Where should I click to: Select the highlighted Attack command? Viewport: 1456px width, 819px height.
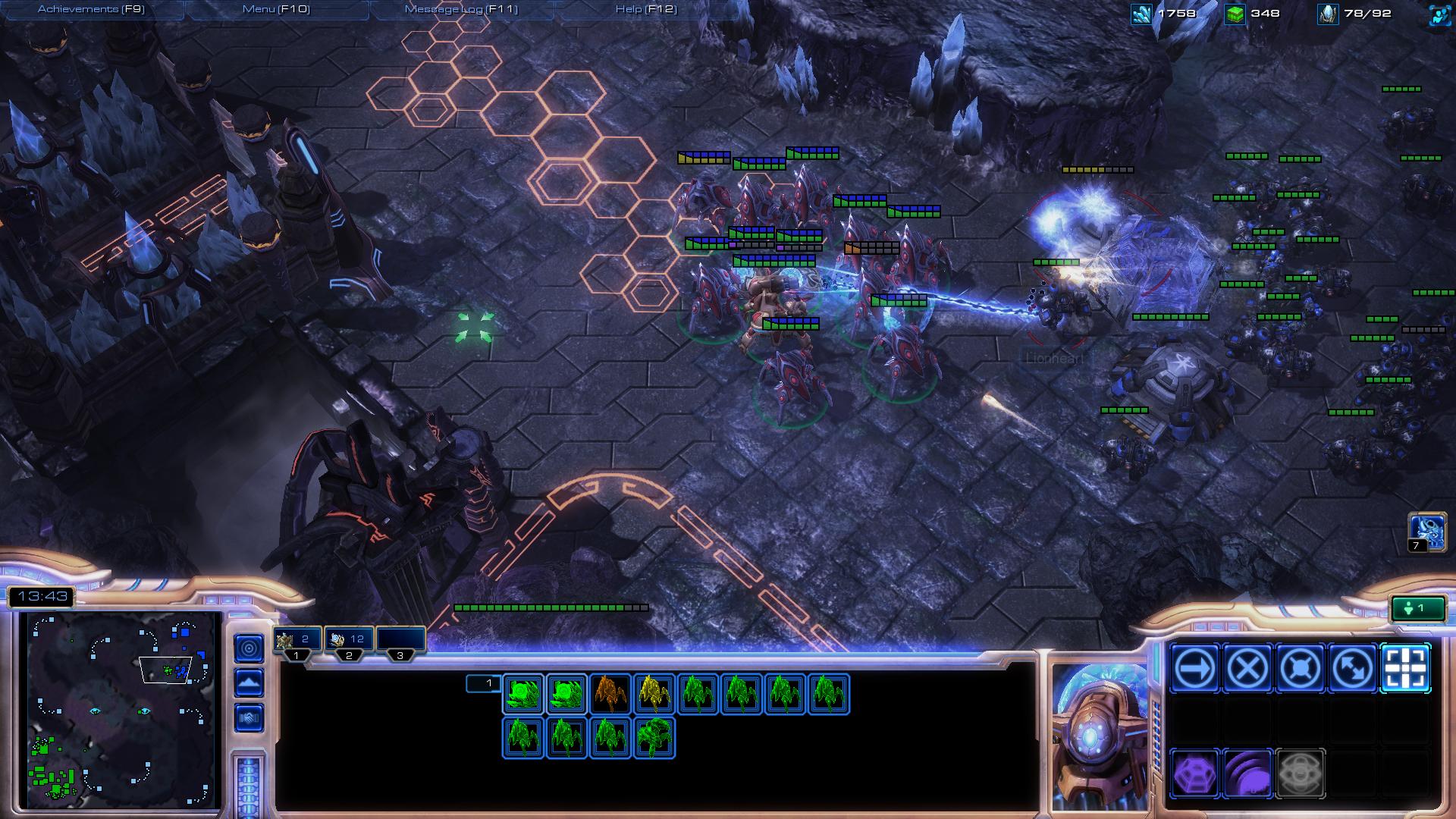[x=1405, y=668]
